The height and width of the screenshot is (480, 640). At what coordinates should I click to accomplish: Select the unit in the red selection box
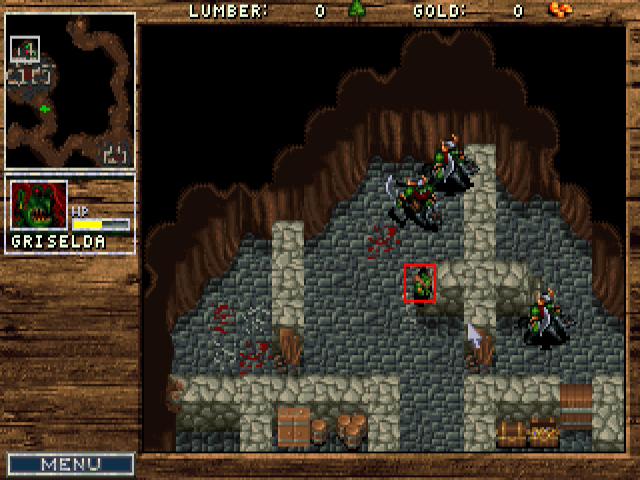pos(420,283)
